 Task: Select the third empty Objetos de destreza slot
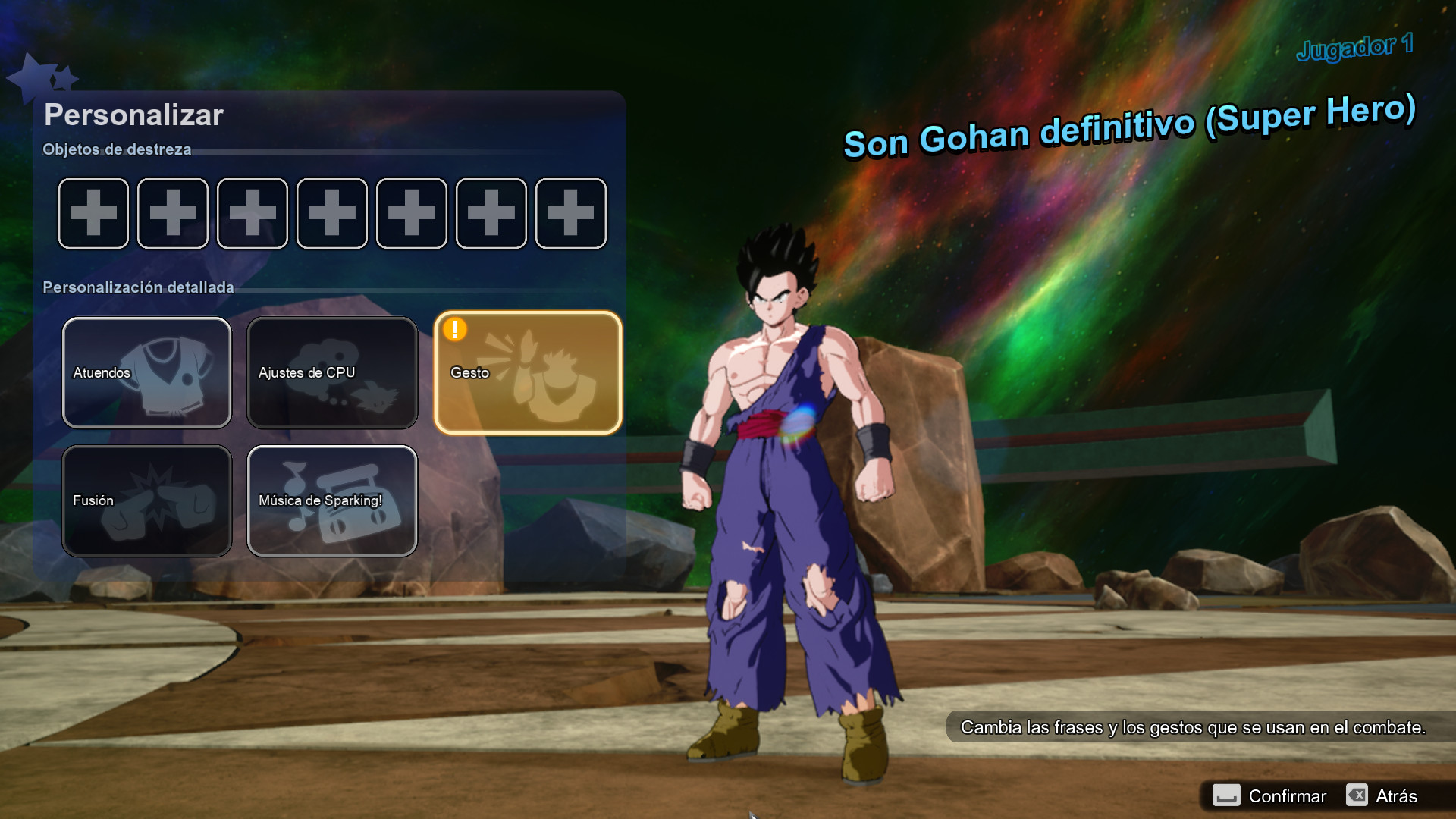coord(253,213)
